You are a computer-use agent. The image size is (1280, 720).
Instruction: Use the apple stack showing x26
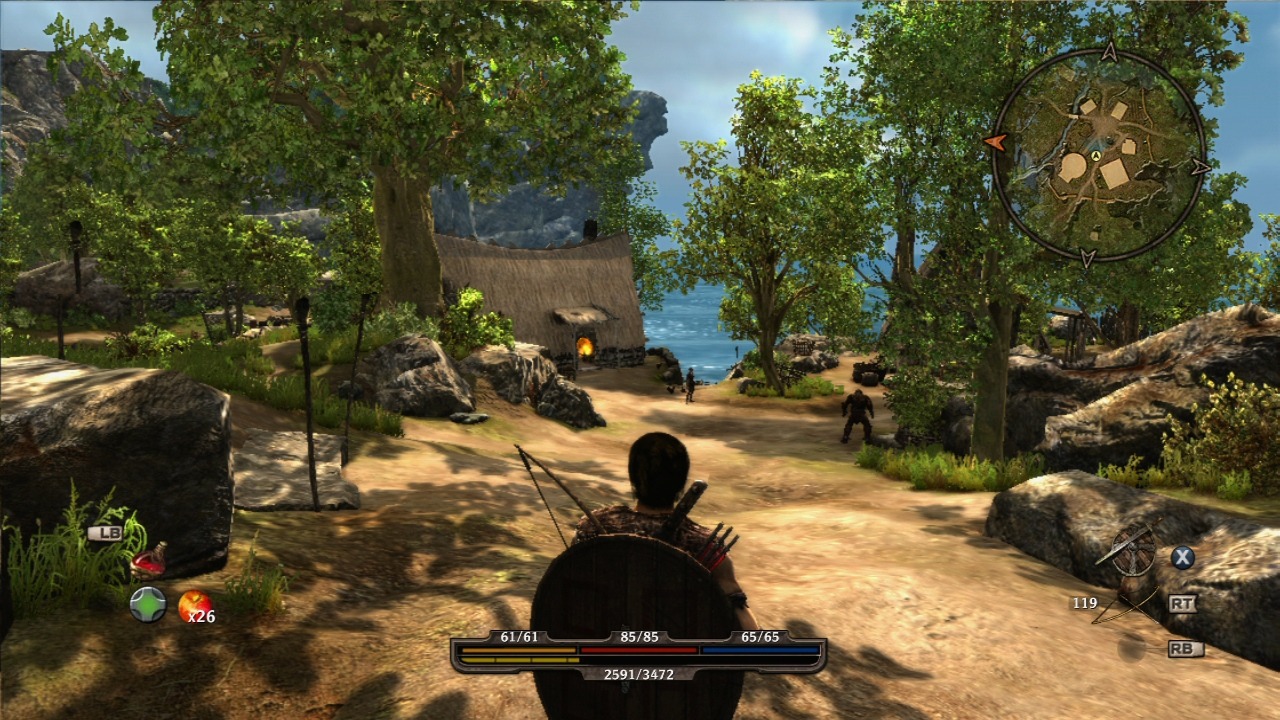[x=194, y=604]
